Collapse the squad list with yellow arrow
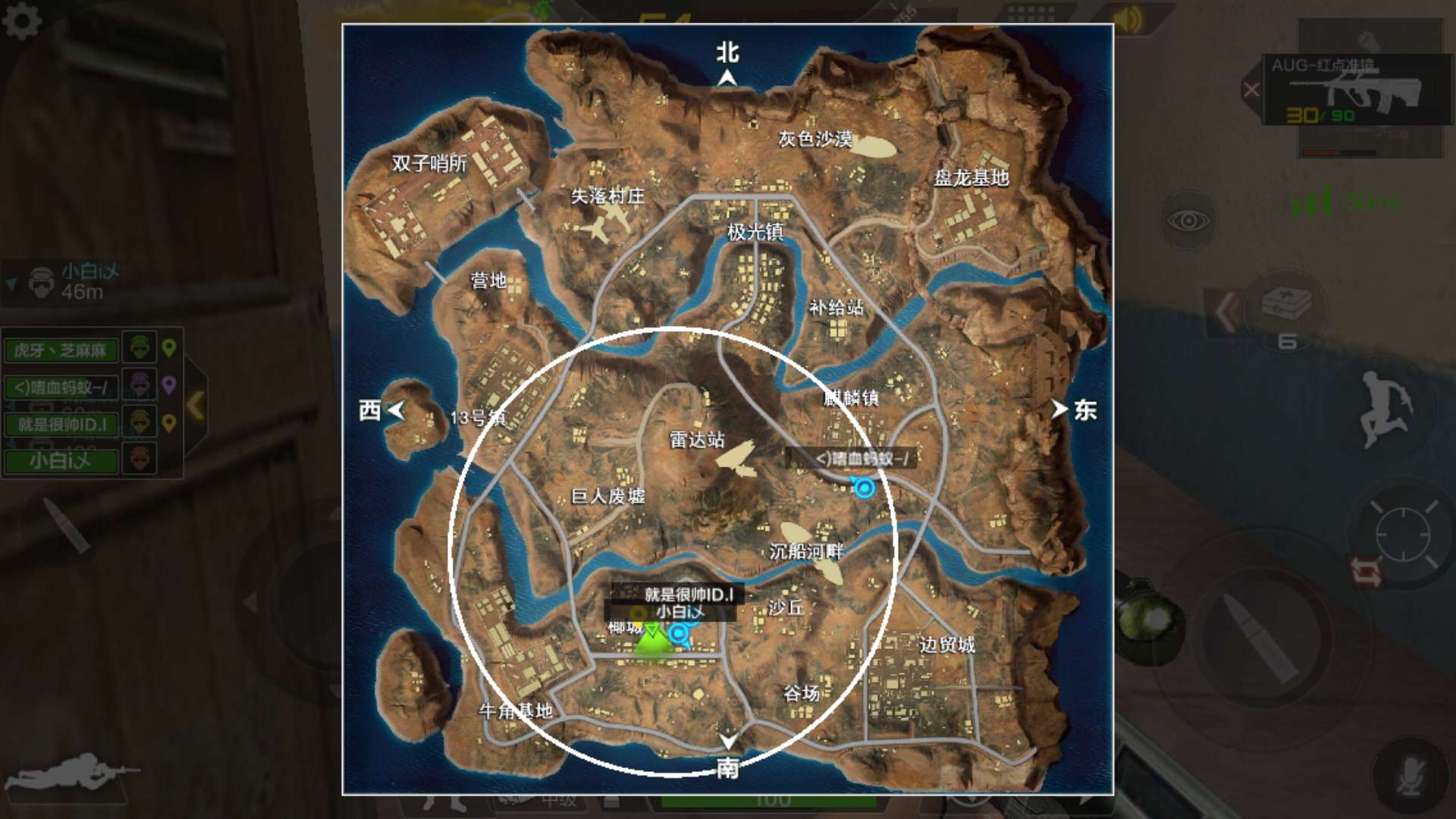This screenshot has width=1456, height=819. [x=196, y=406]
